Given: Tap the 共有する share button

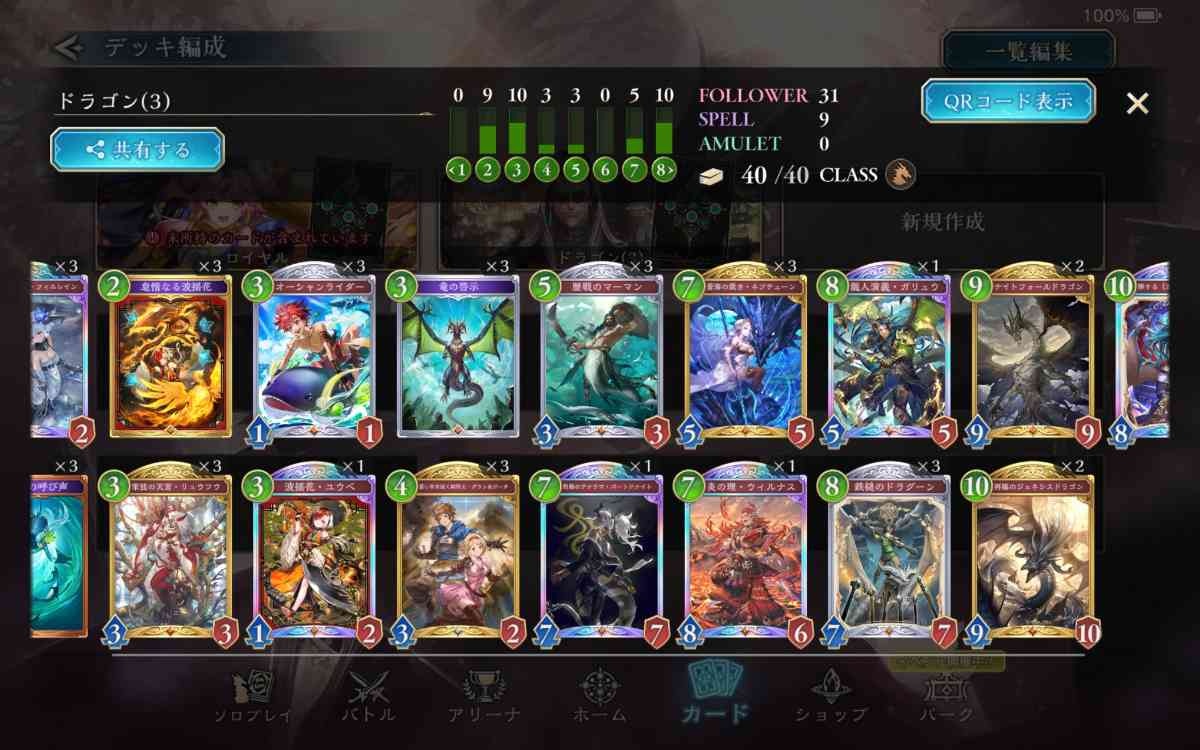Looking at the screenshot, I should coord(138,150).
